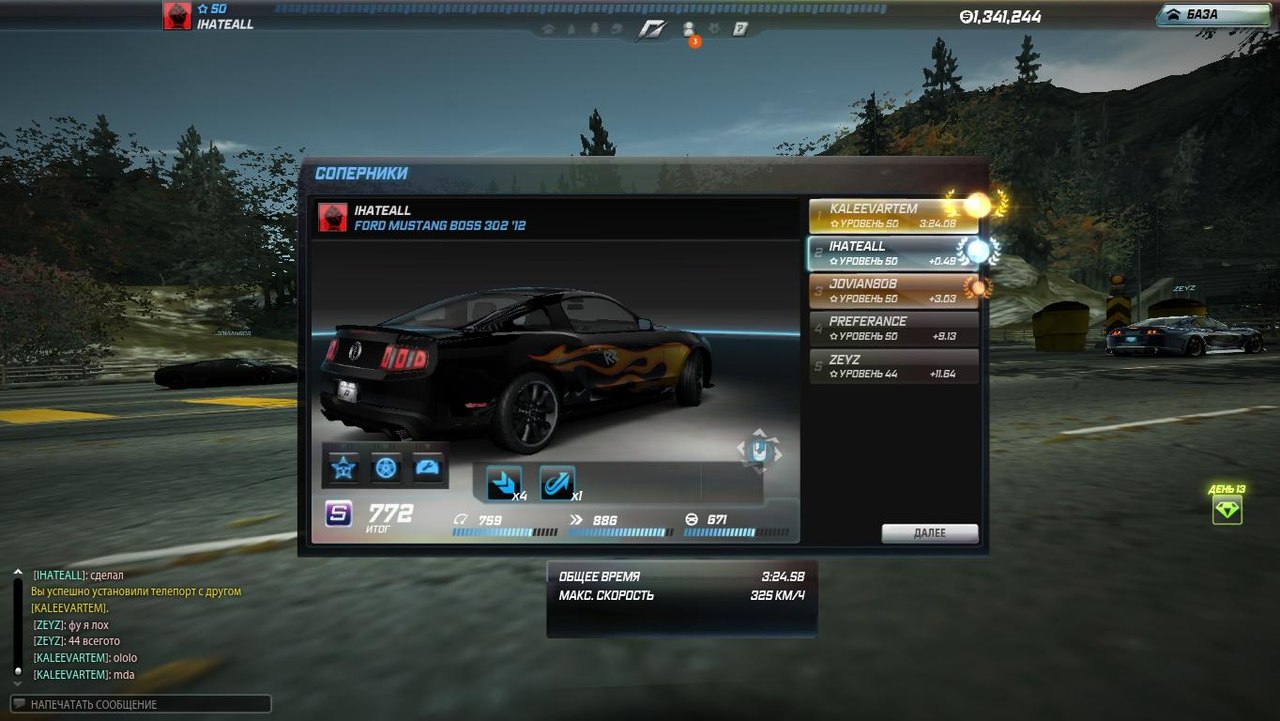The image size is (1280, 721).
Task: Choose JOVIAN808 in the results list
Action: [880, 290]
